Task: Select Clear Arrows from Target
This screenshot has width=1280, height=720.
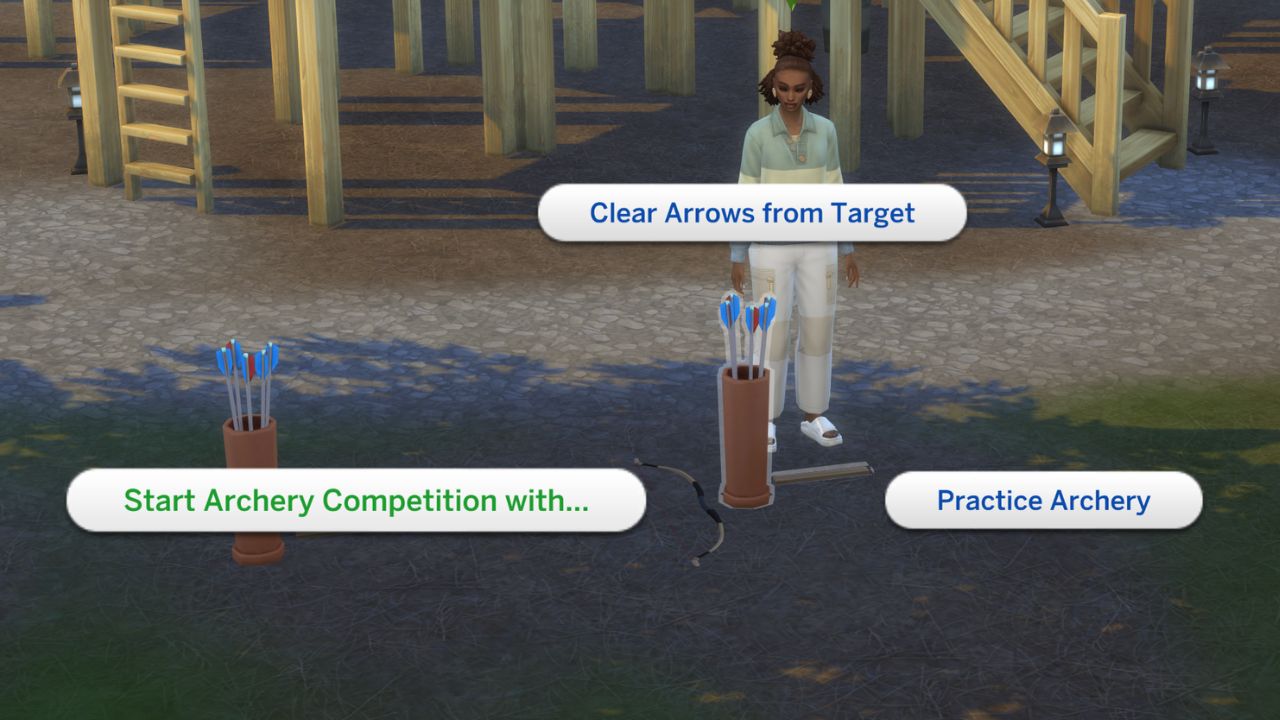Action: (x=753, y=212)
